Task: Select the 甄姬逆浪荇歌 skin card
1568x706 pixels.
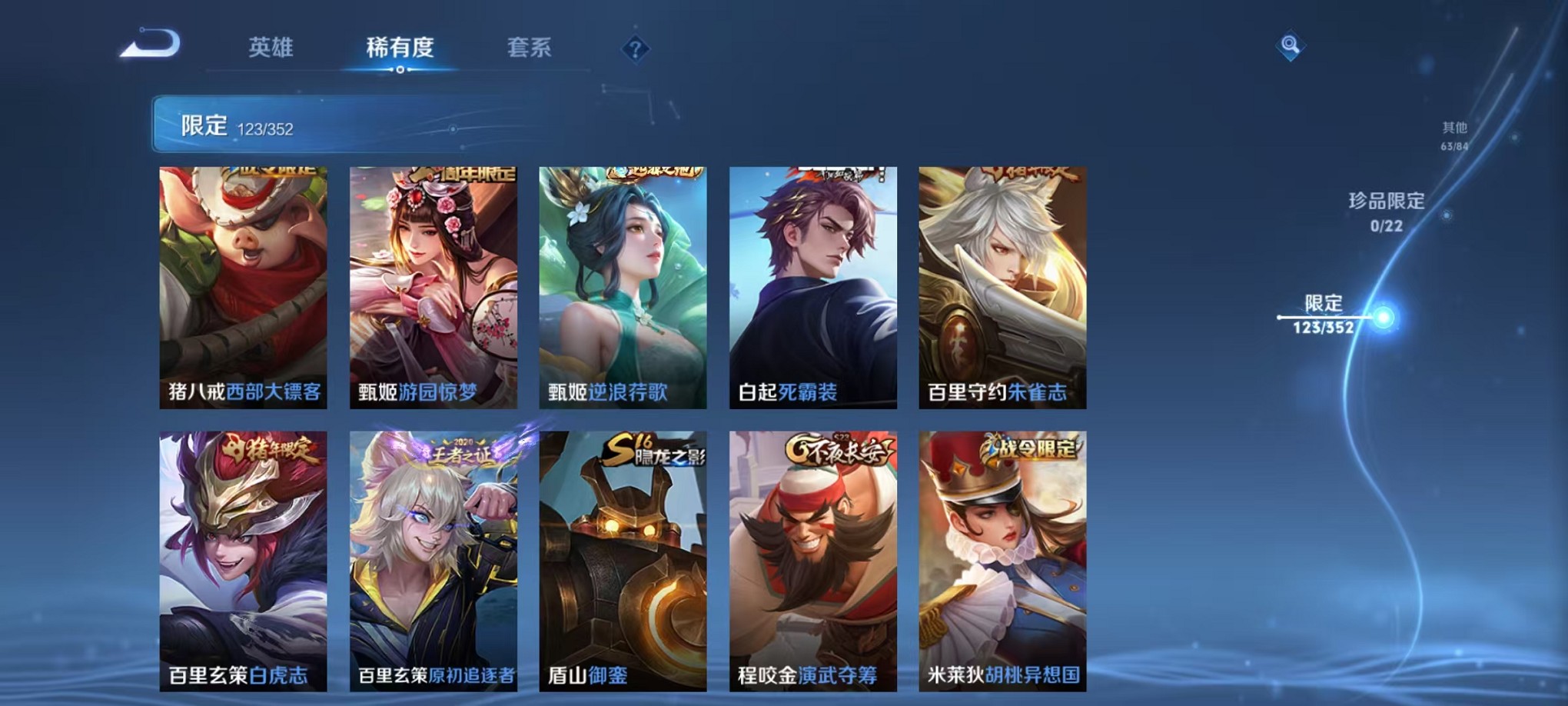Action: pyautogui.click(x=623, y=288)
